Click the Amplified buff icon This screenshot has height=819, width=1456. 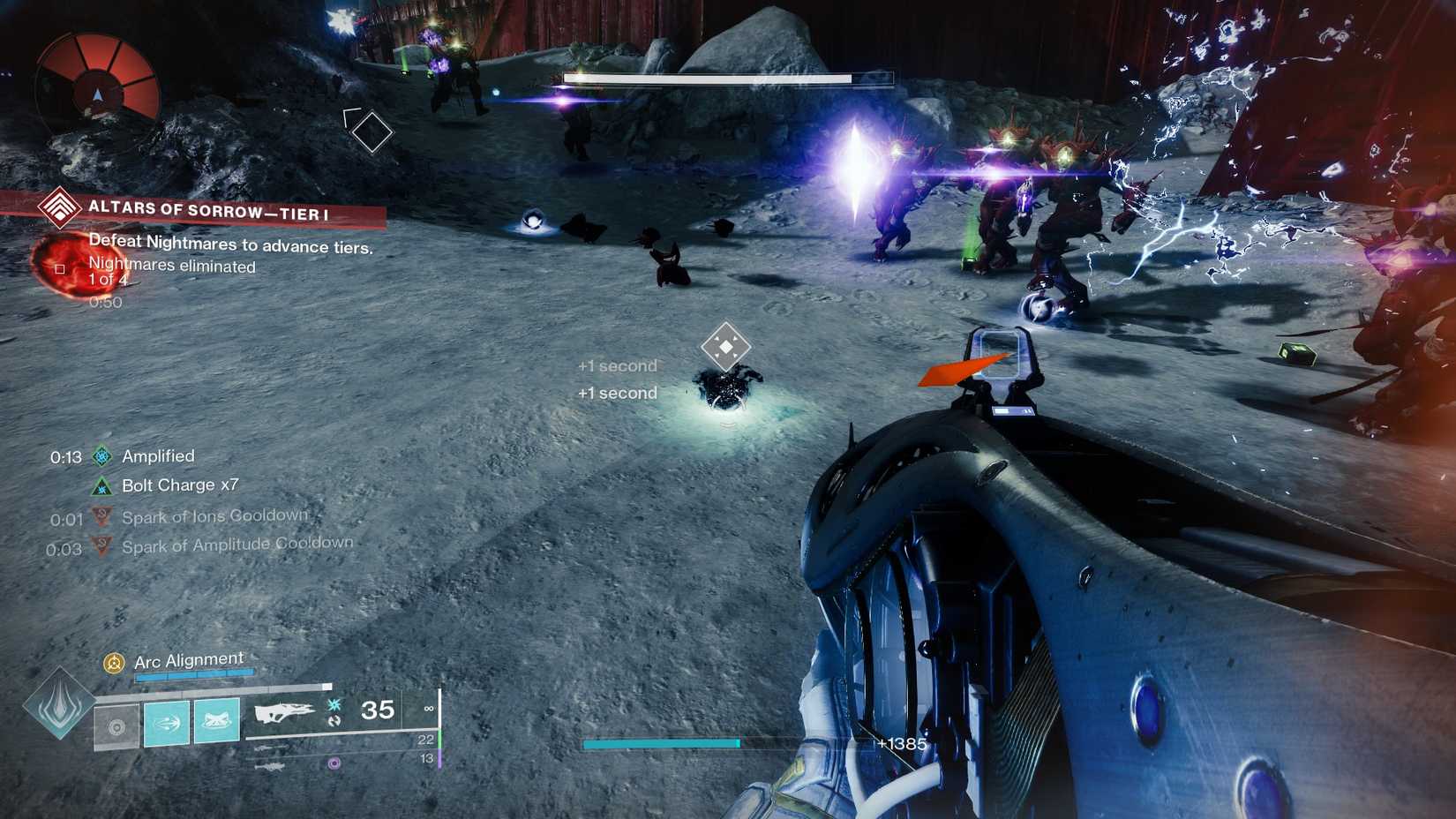click(x=103, y=455)
